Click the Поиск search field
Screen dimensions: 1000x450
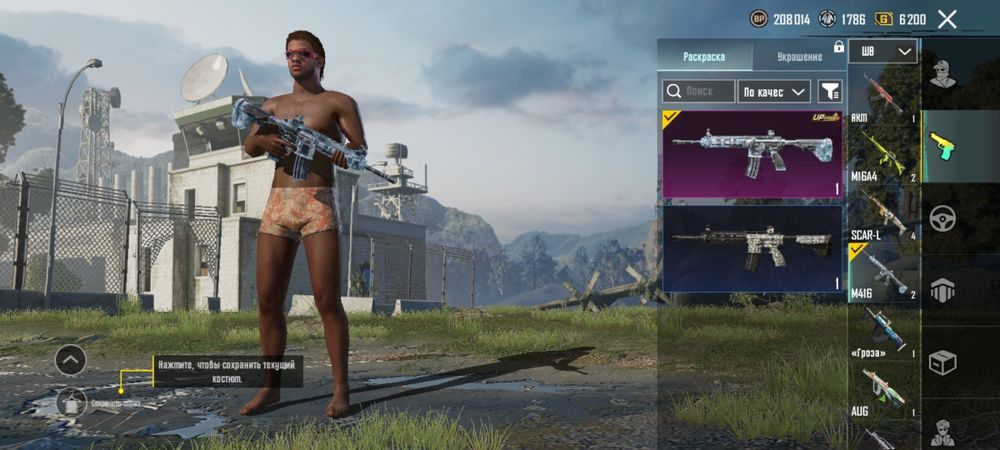tap(699, 92)
